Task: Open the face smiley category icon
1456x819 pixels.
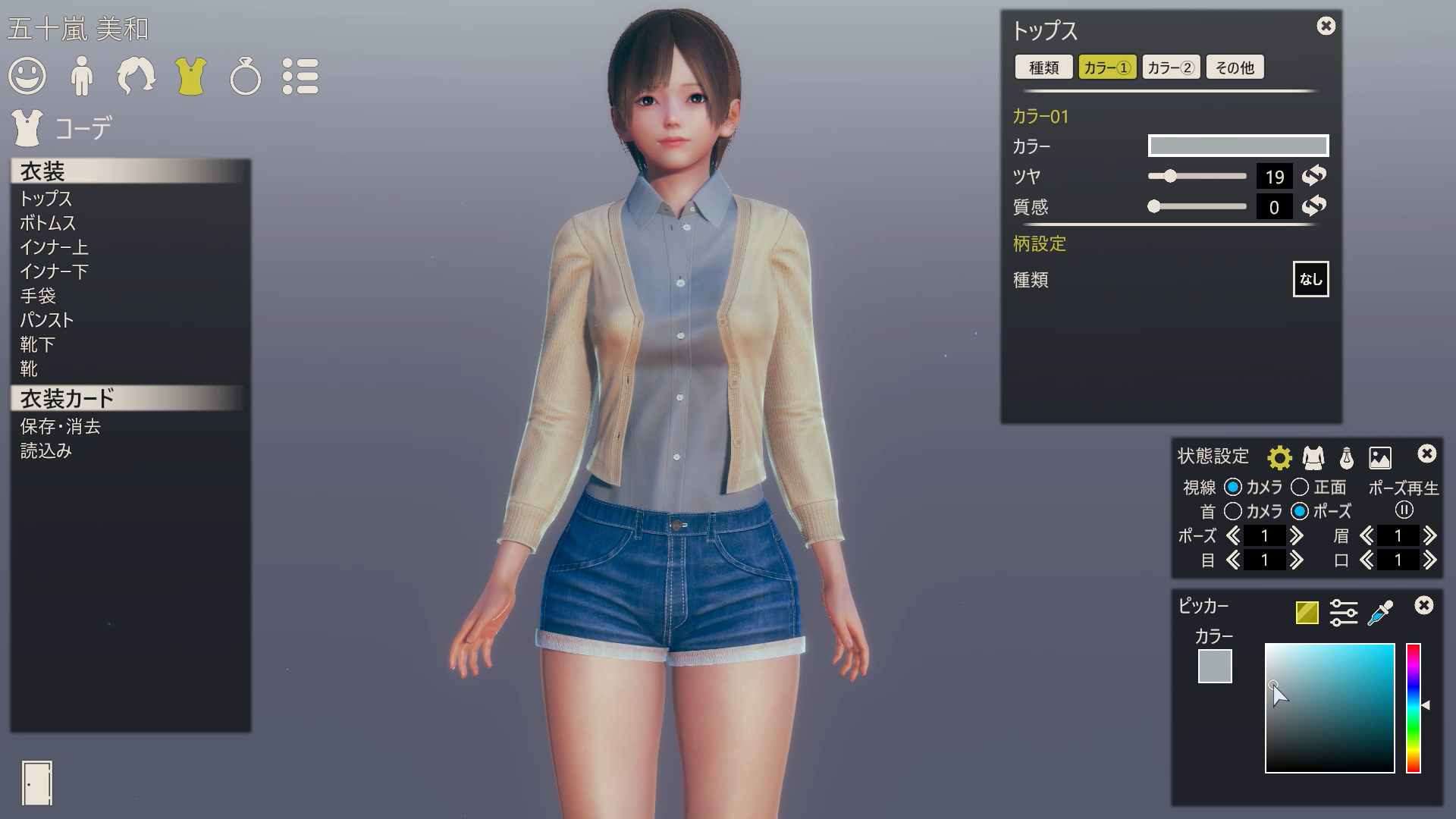Action: tap(27, 76)
